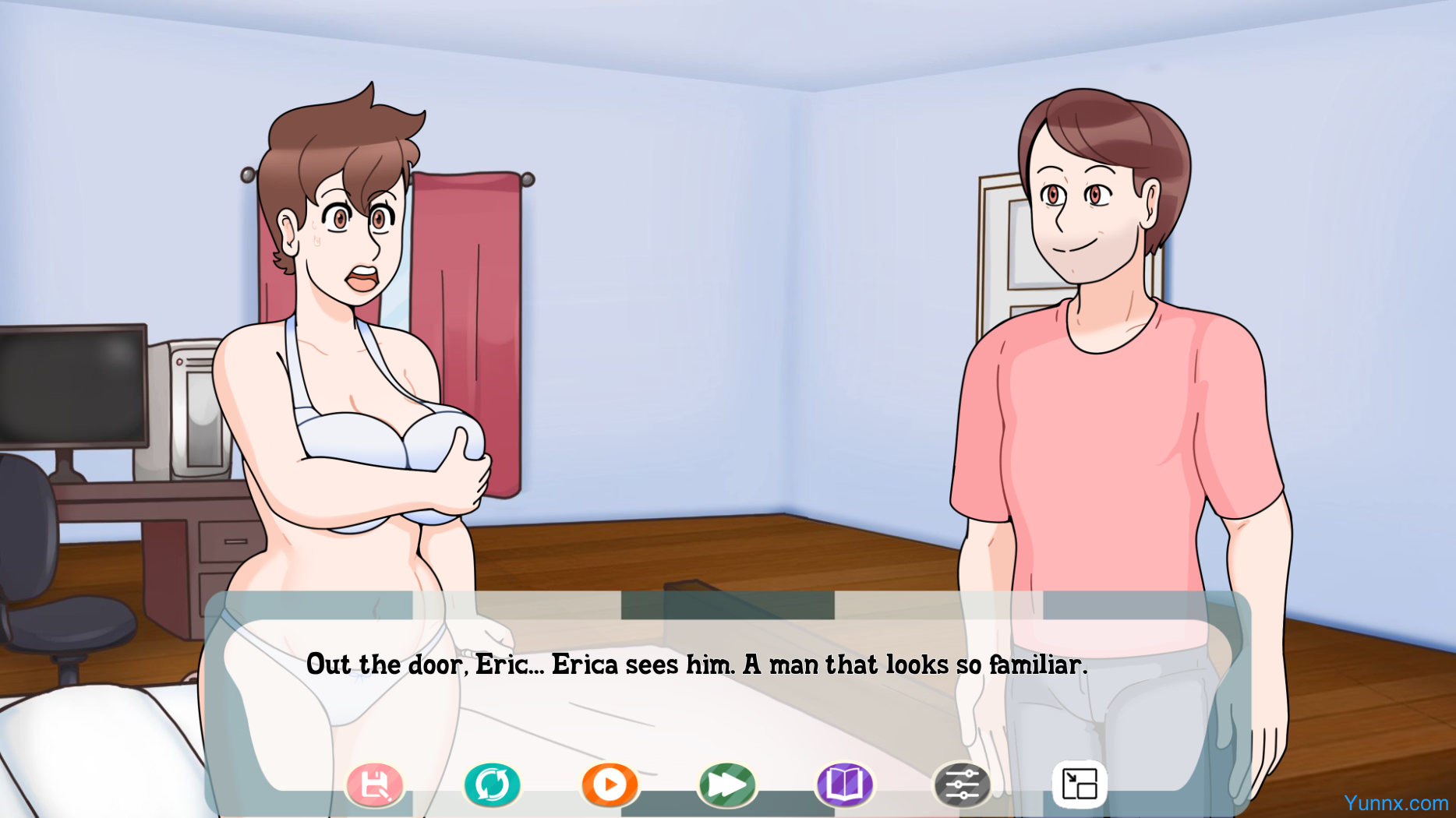
Task: Visit the Yunnx.com watermark link
Action: (x=1395, y=803)
